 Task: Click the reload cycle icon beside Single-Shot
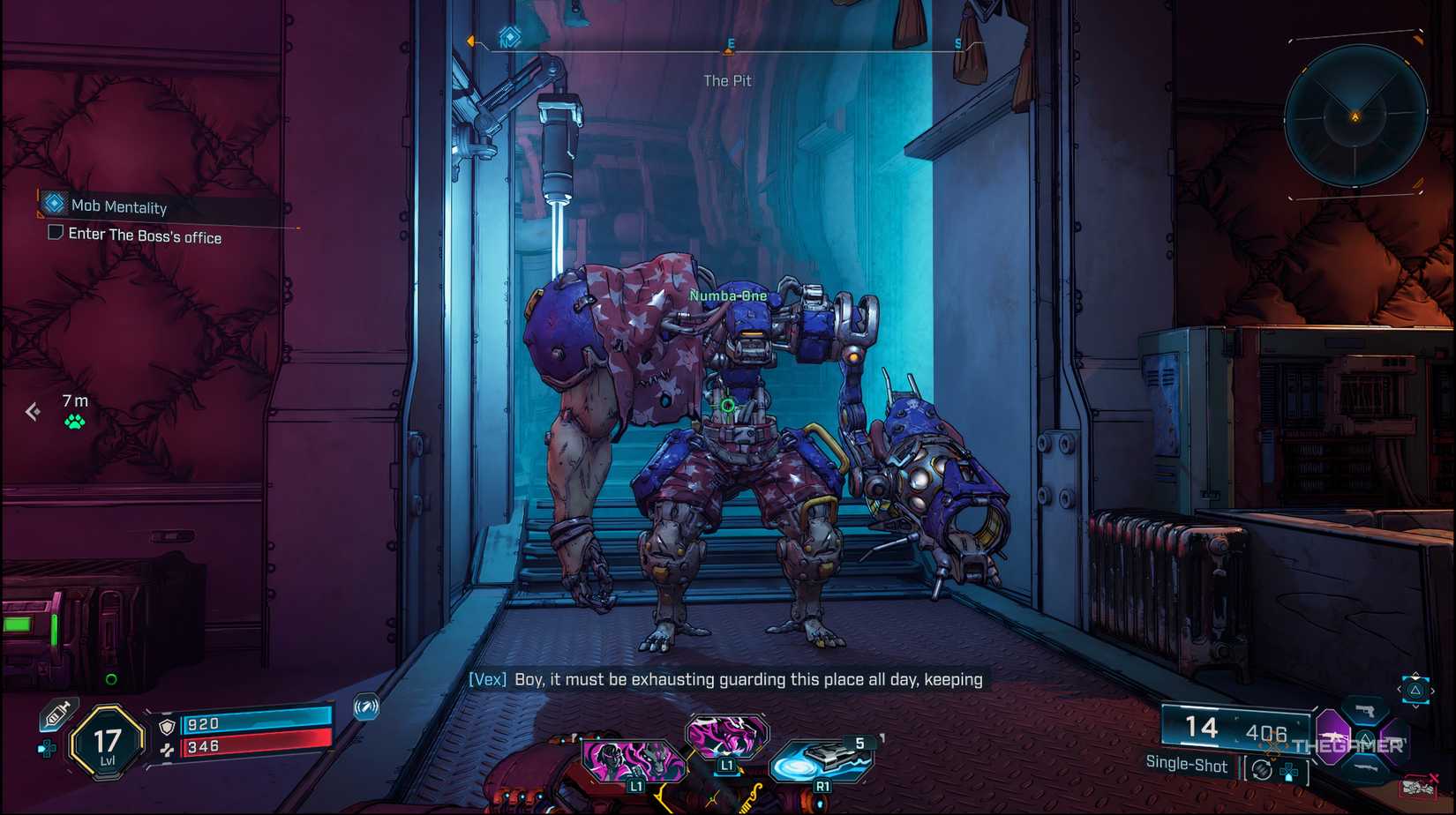tap(1262, 768)
